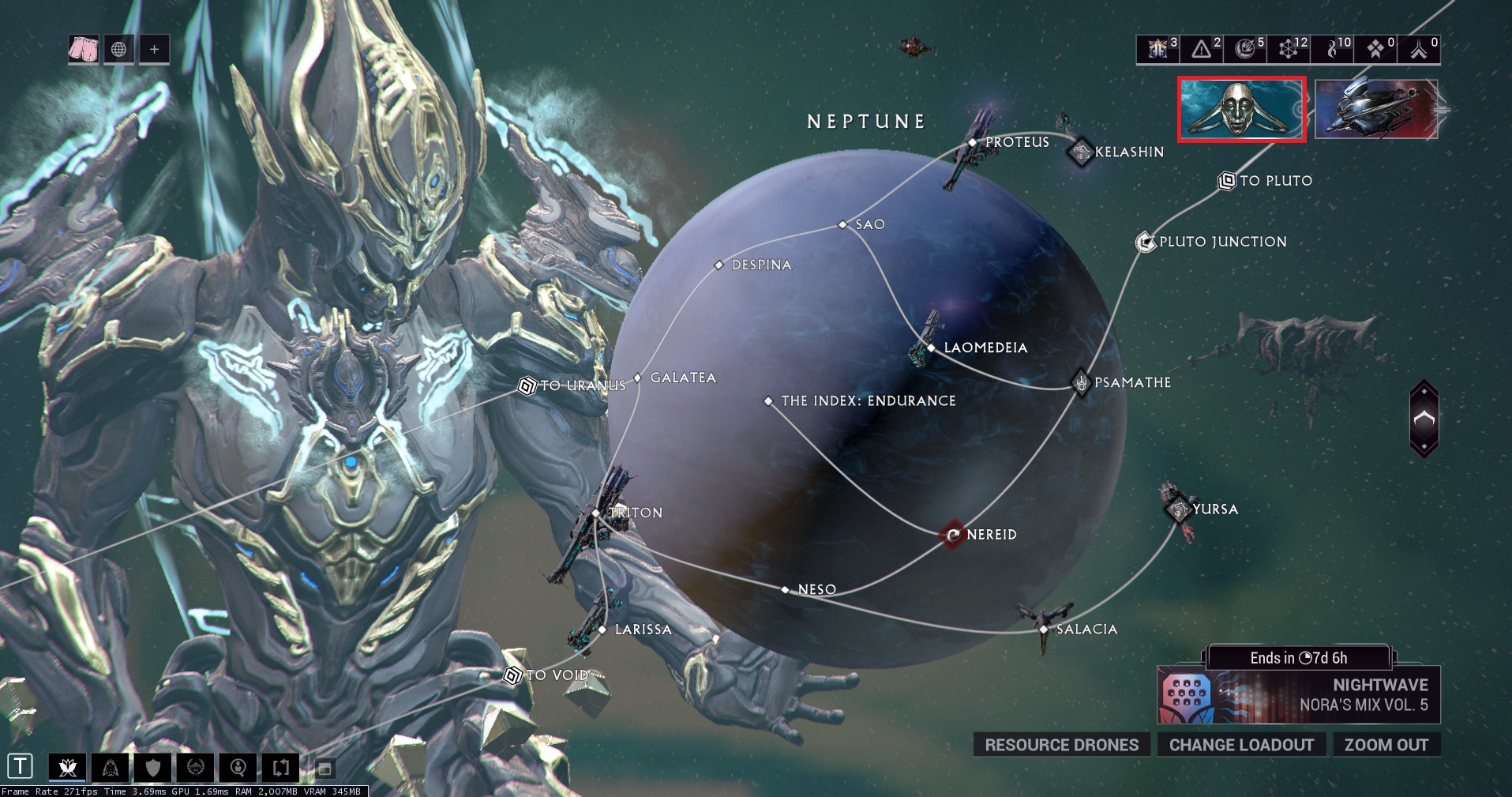Pick the Laomedeia mission node

pos(932,348)
